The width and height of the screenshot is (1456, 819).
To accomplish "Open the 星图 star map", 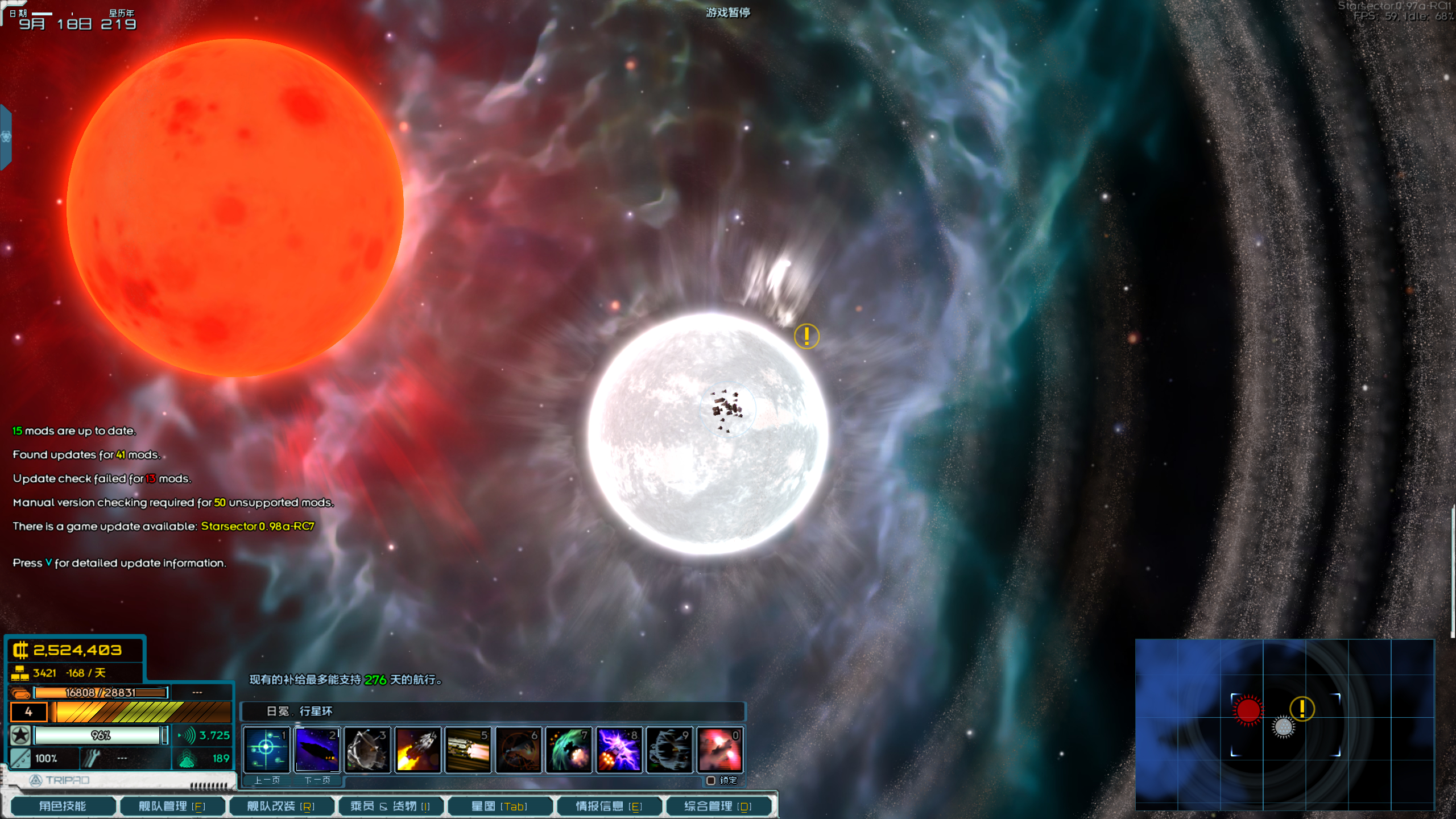I will (499, 806).
